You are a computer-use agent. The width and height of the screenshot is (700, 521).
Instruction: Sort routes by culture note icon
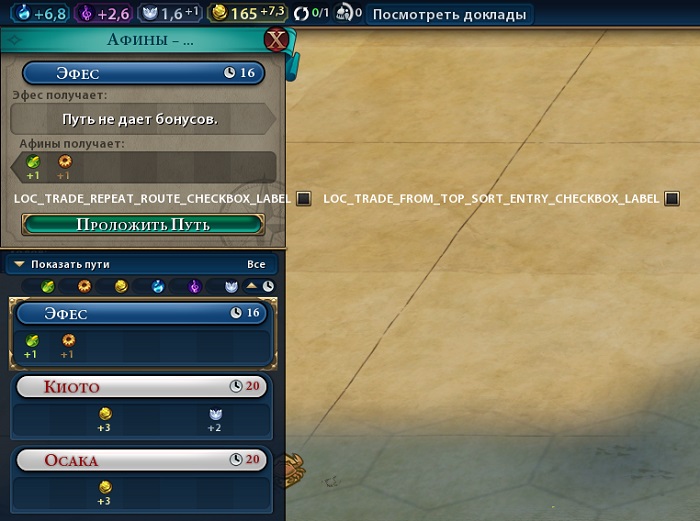pyautogui.click(x=194, y=286)
